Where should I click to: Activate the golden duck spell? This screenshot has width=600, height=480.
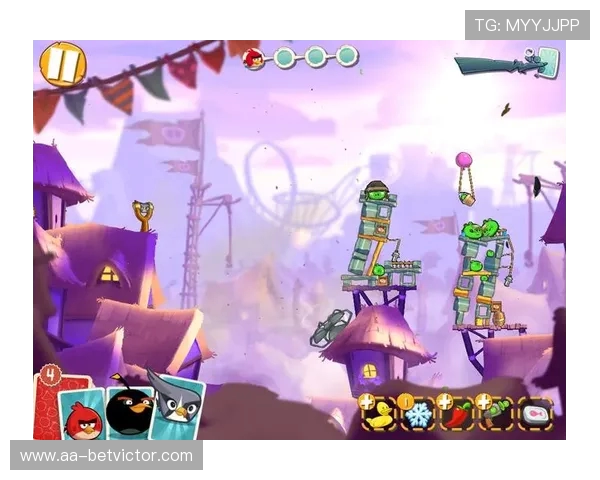click(x=380, y=414)
